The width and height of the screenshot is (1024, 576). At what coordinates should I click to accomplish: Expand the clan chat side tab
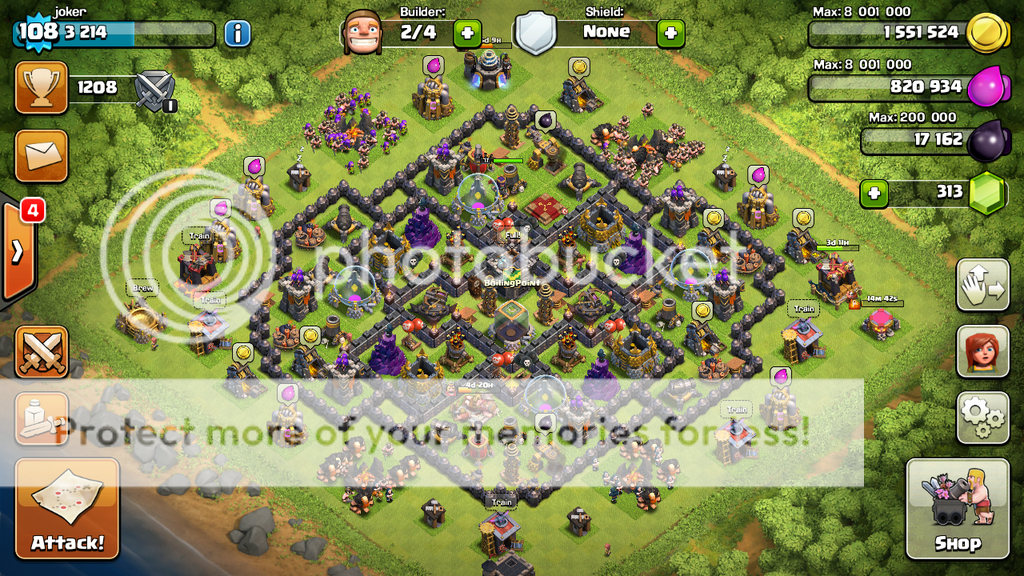(x=19, y=251)
